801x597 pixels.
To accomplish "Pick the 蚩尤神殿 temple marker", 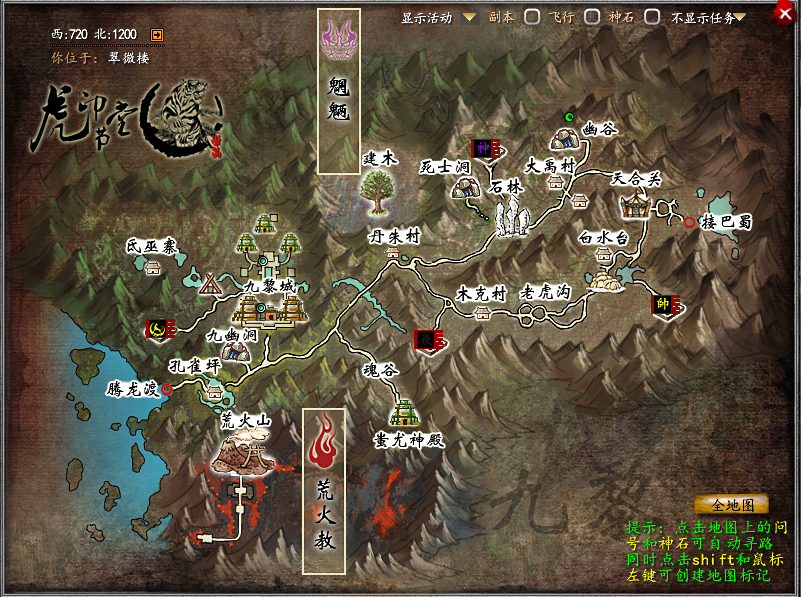I will pos(405,412).
